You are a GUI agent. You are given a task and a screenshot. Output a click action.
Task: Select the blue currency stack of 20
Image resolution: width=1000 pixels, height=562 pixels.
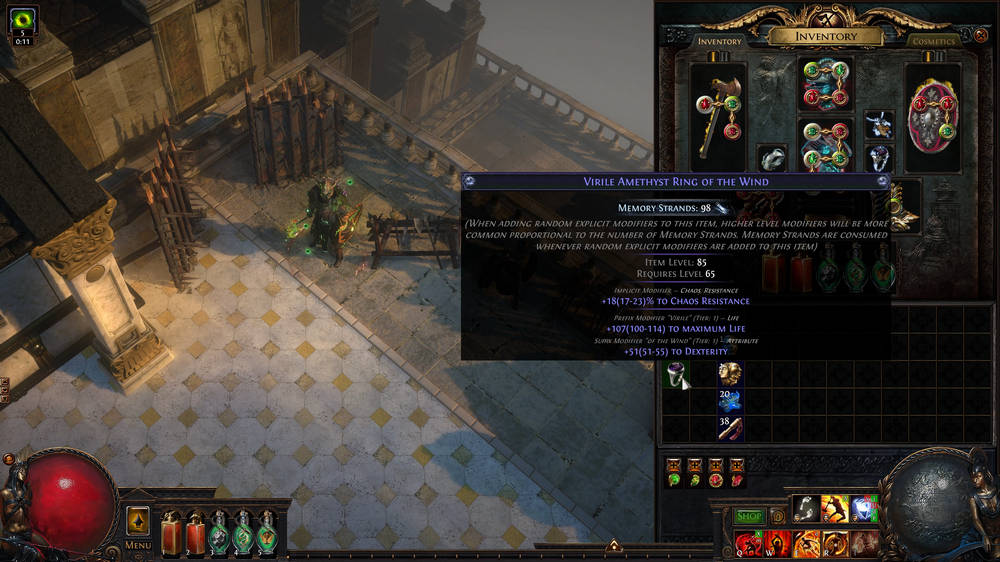click(730, 401)
